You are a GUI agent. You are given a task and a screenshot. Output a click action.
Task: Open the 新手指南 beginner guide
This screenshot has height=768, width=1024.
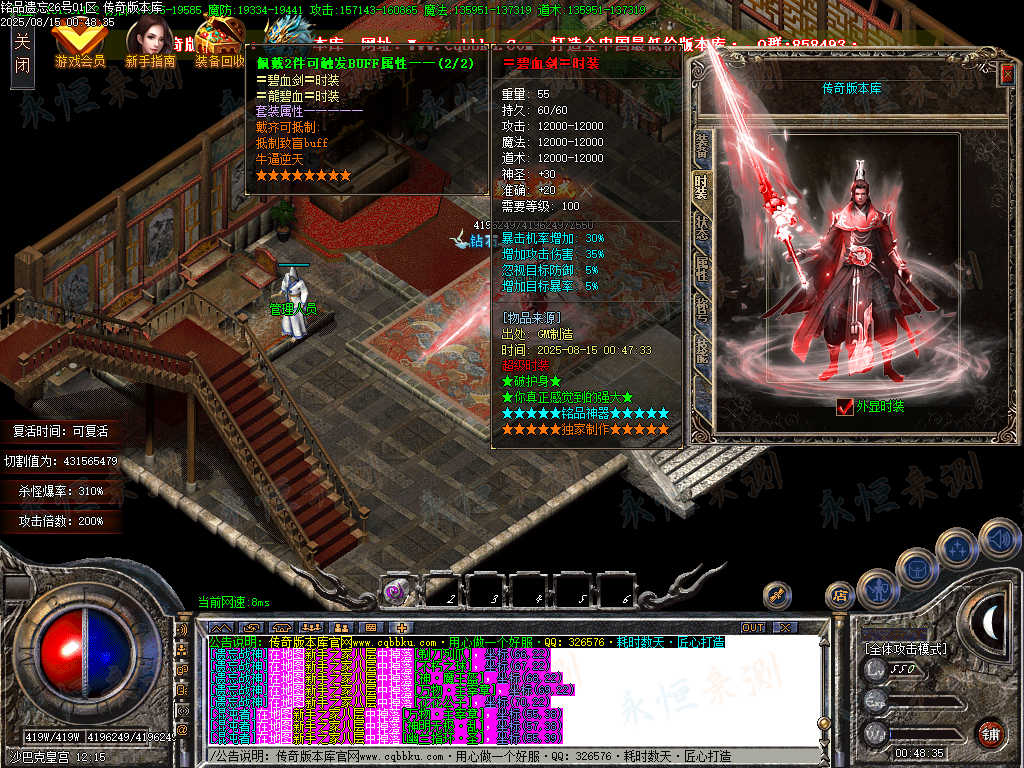150,45
